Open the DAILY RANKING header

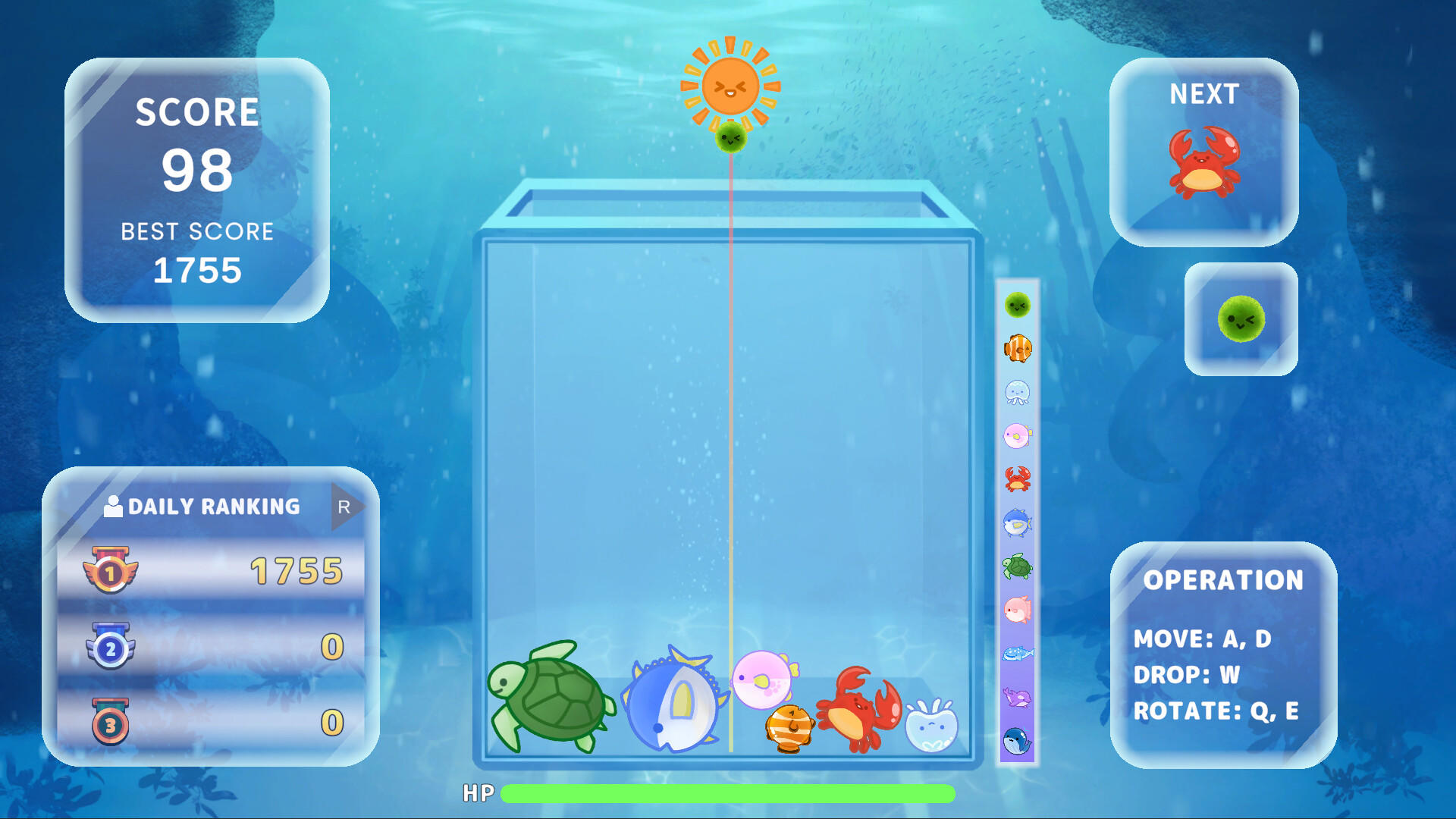[x=214, y=506]
